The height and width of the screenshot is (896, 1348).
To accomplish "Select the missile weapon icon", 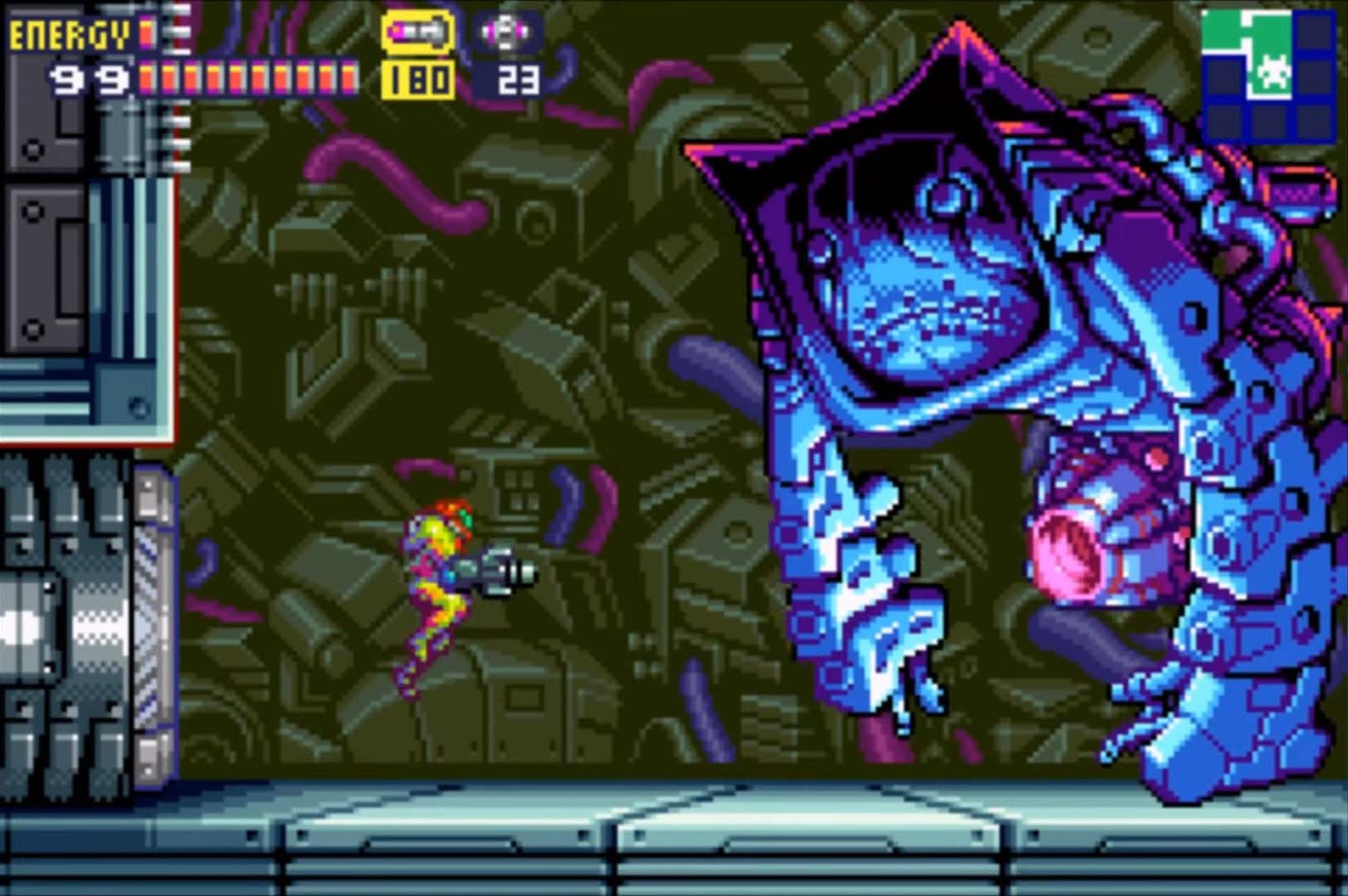I will coord(418,33).
